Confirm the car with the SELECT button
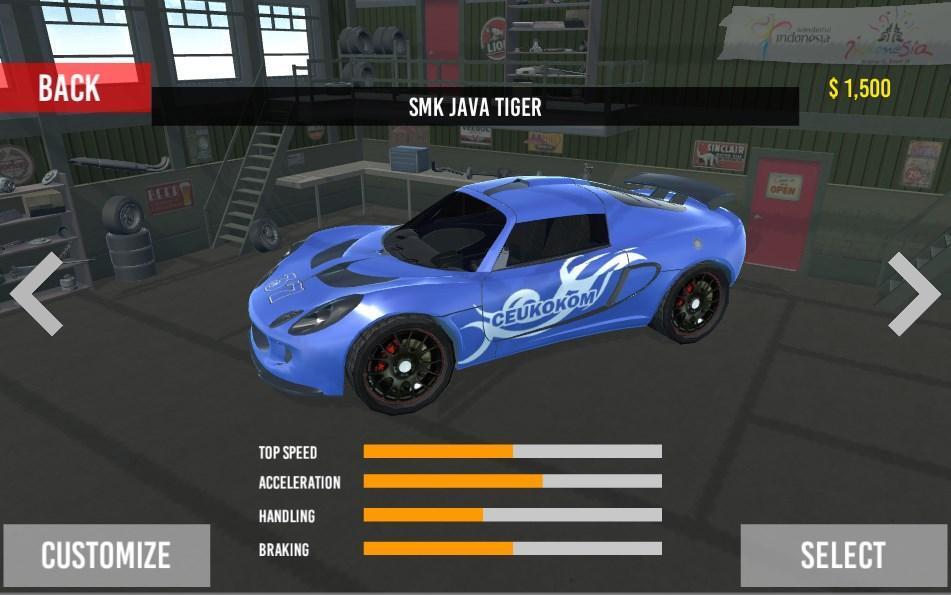The height and width of the screenshot is (595, 951). [843, 555]
